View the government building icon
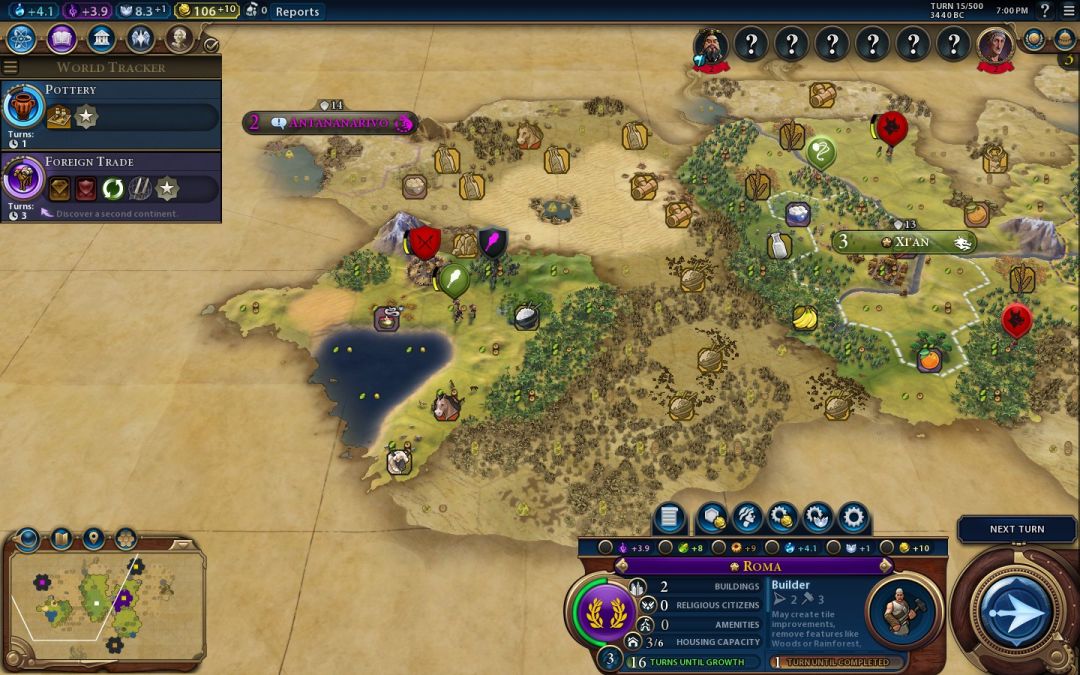Image resolution: width=1080 pixels, height=675 pixels. 100,39
